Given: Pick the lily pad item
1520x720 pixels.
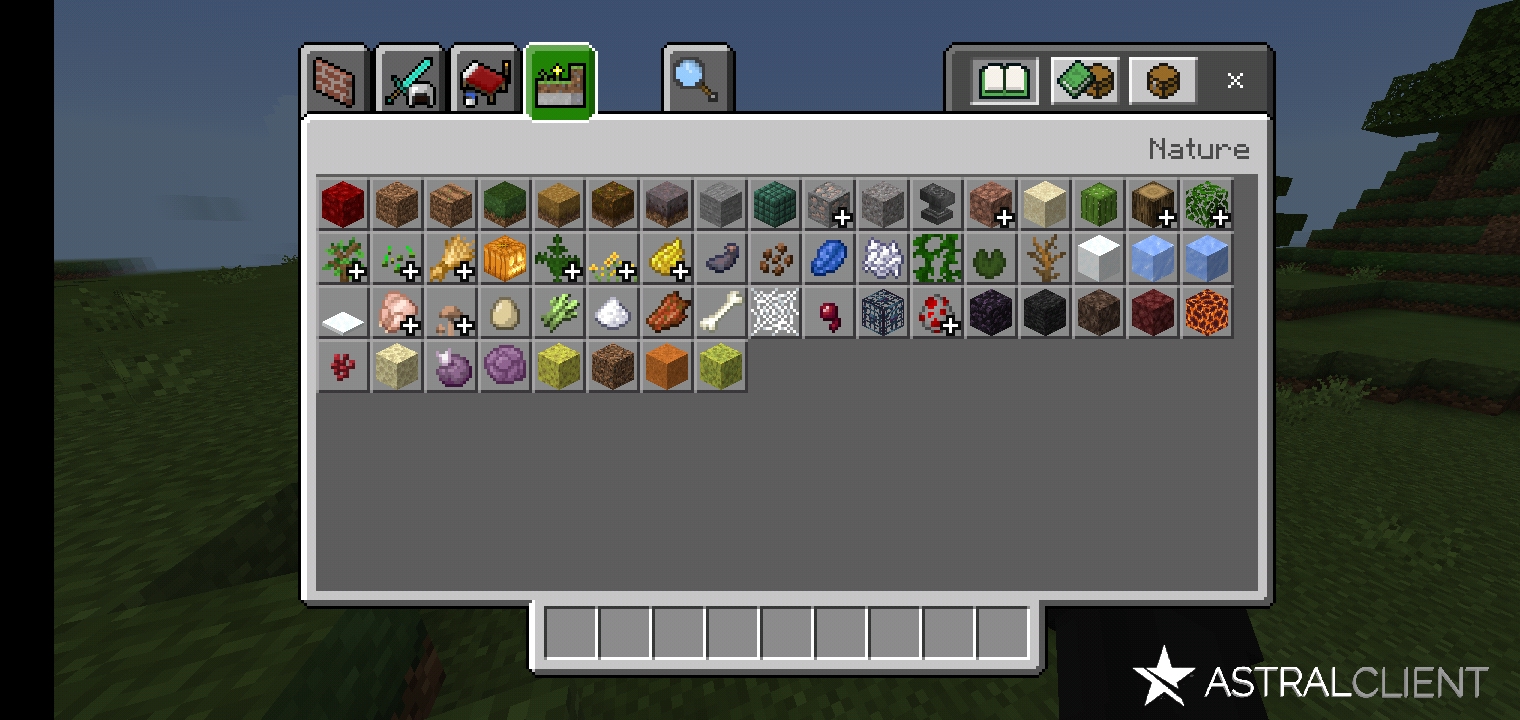Looking at the screenshot, I should tap(991, 258).
